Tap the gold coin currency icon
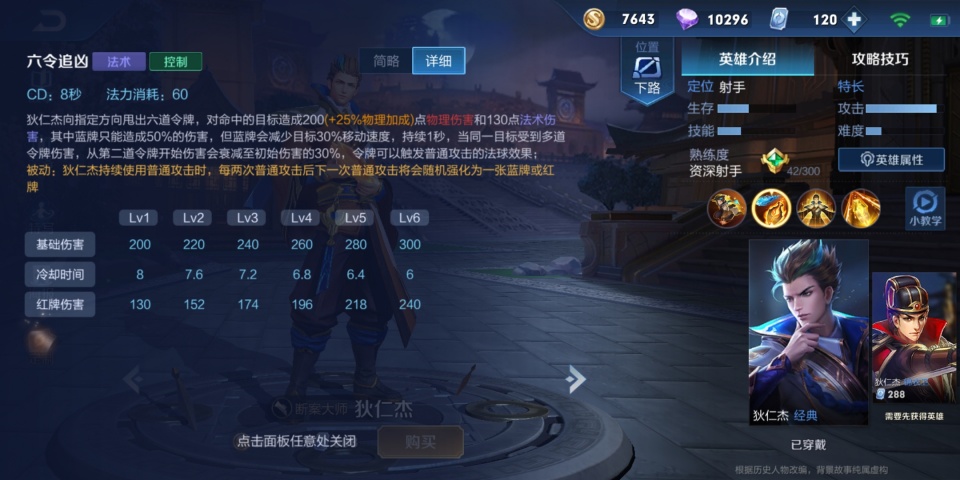The height and width of the screenshot is (480, 960). pos(594,19)
